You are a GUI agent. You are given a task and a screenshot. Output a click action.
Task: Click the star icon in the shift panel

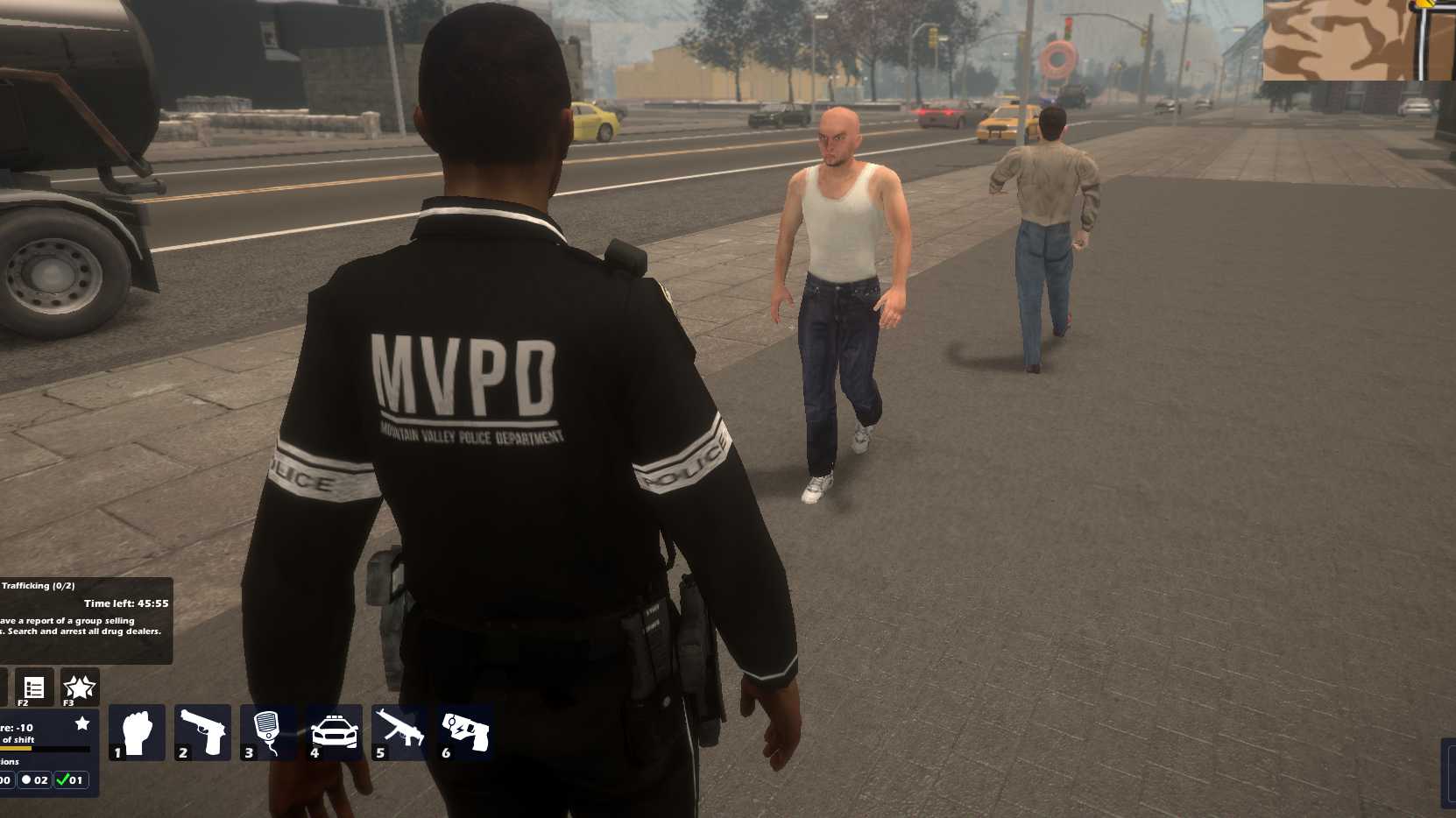[82, 723]
